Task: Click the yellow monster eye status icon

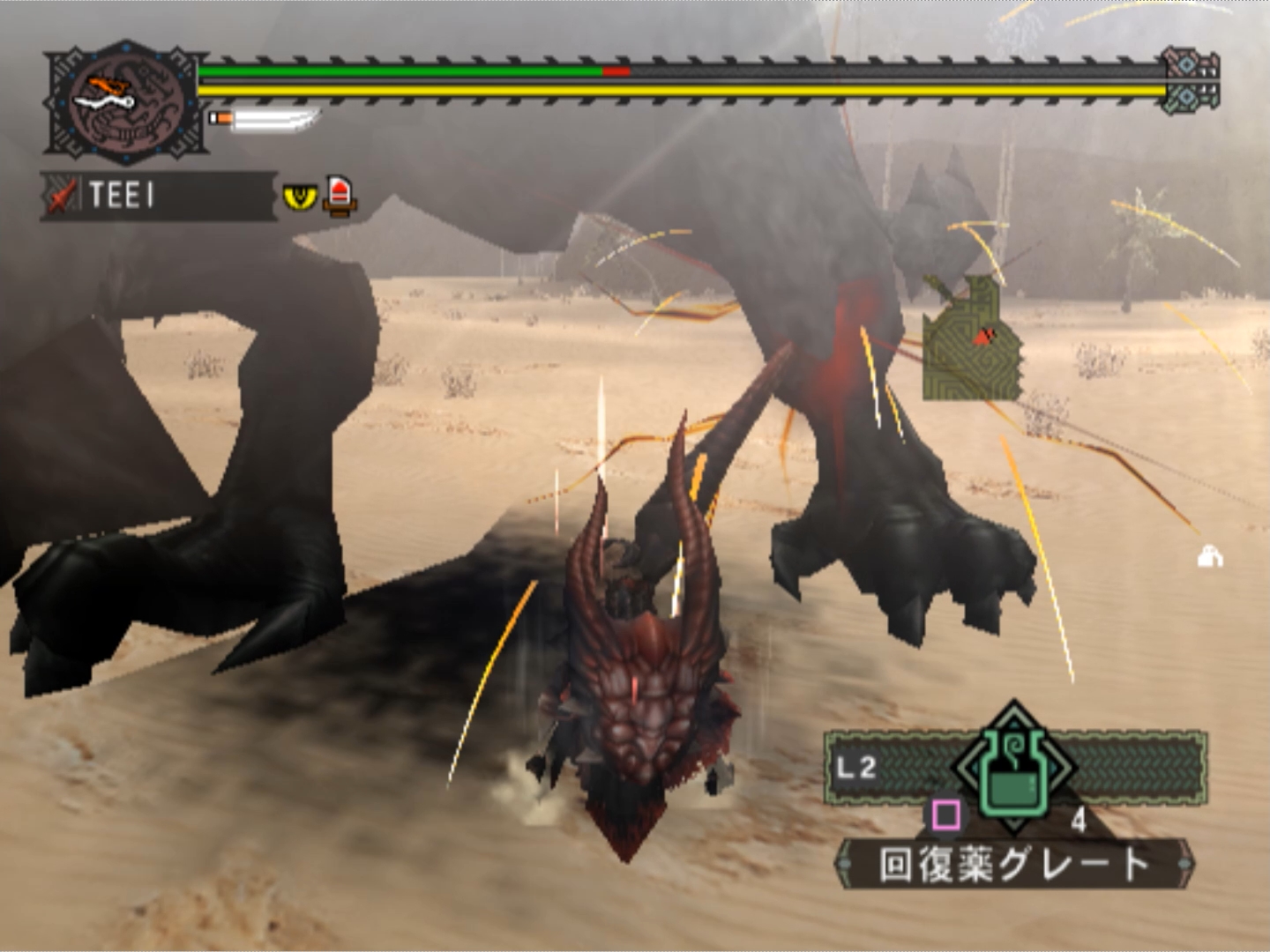Action: [x=300, y=196]
